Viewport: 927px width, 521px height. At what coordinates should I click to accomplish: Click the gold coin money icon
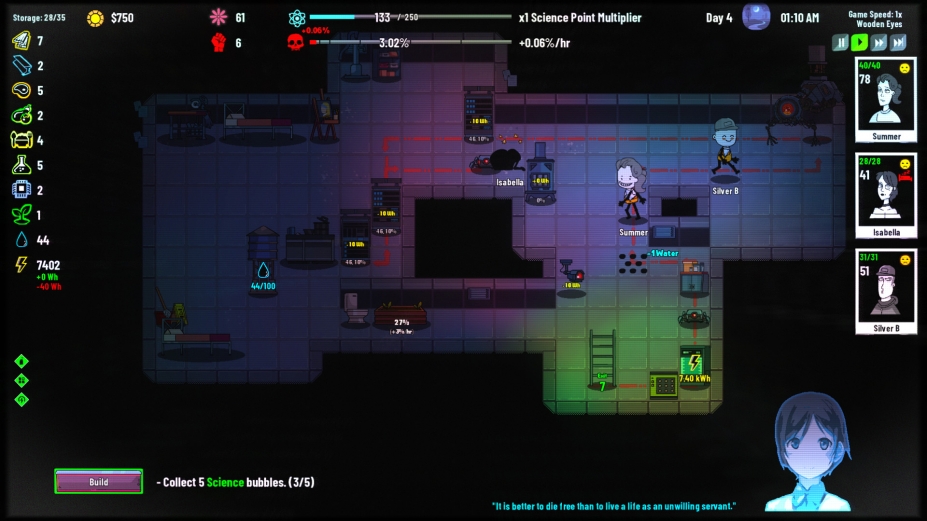pyautogui.click(x=95, y=18)
